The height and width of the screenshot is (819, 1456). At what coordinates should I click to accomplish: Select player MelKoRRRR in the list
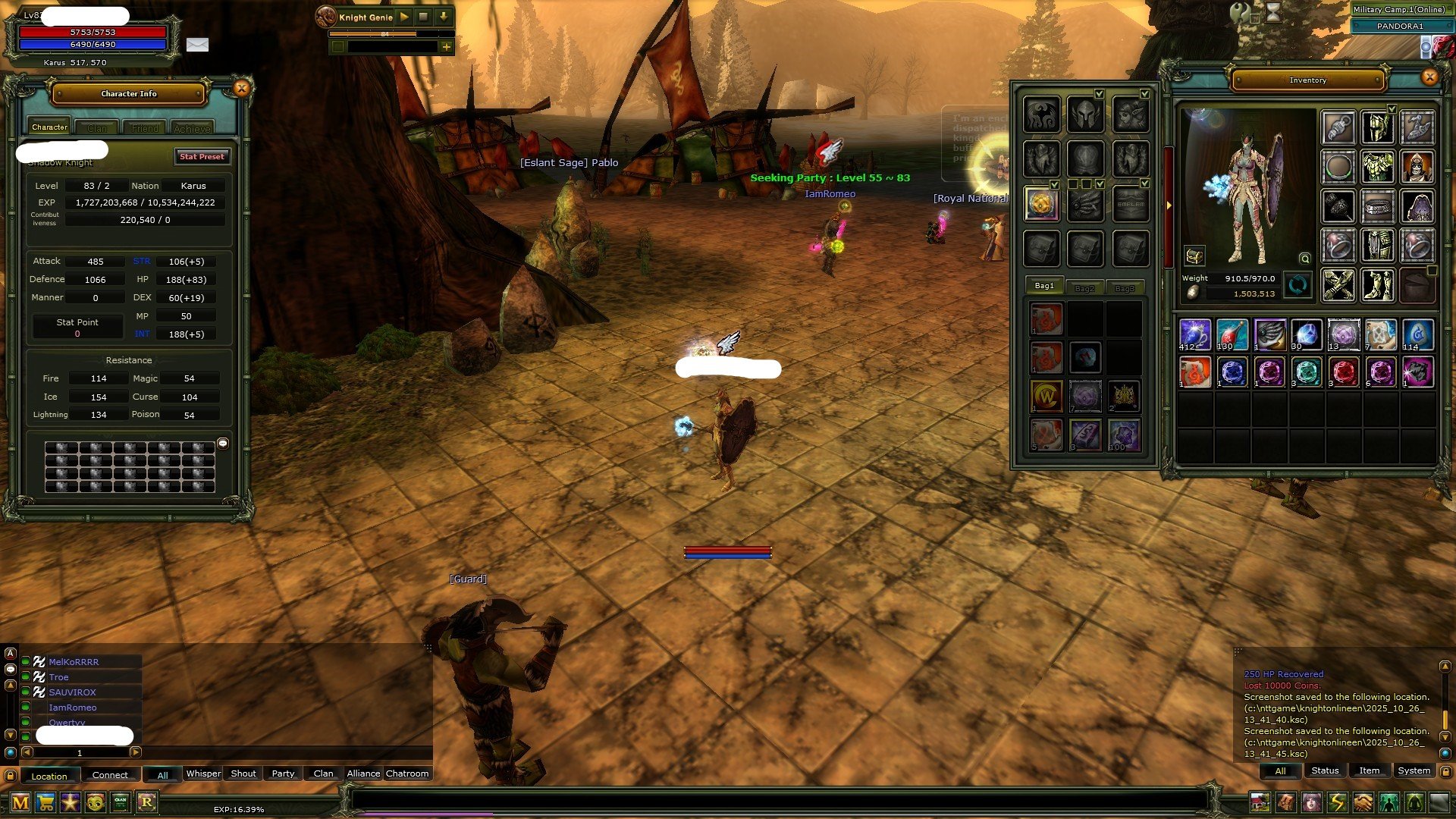click(x=74, y=662)
